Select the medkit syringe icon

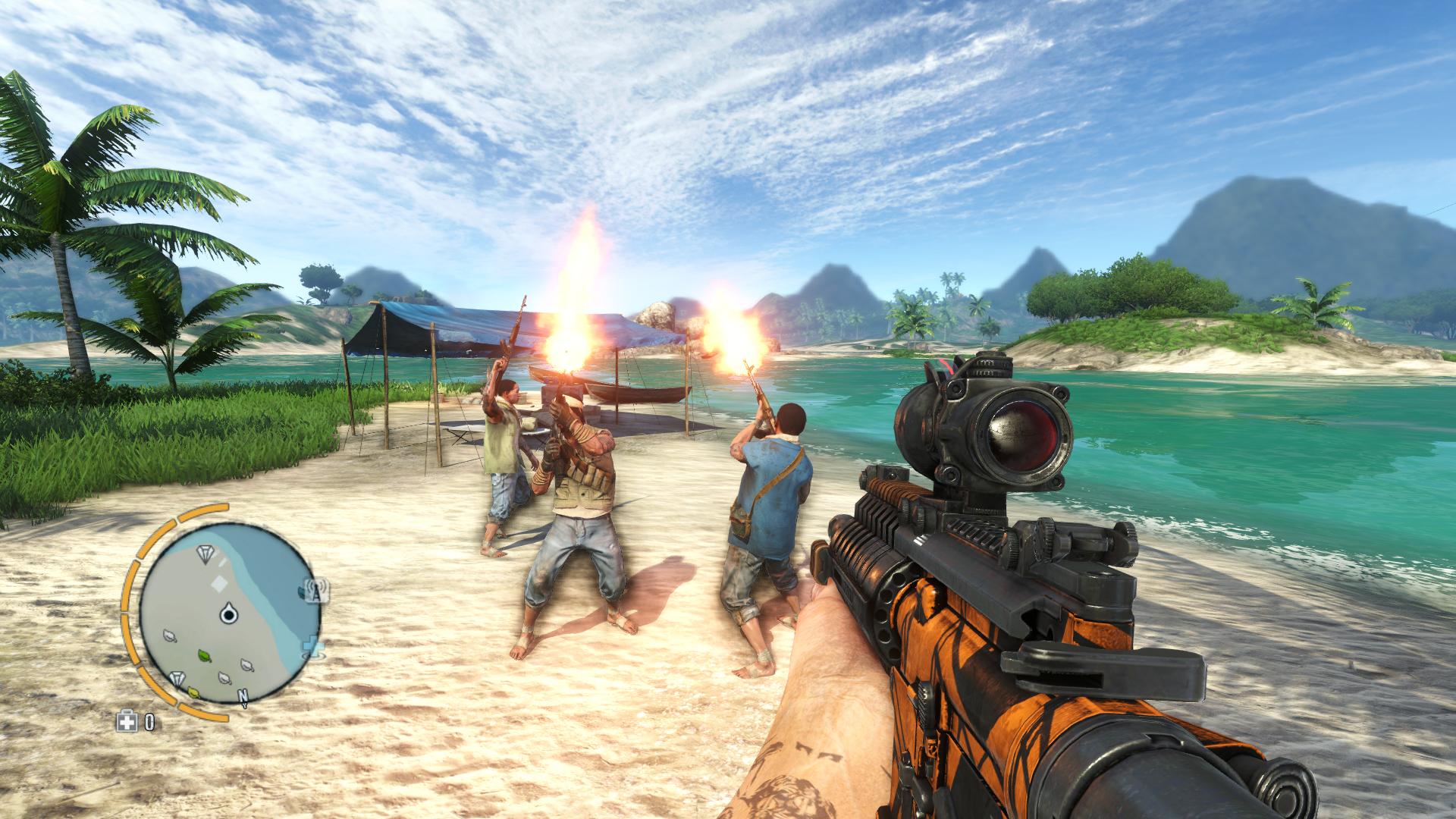click(x=126, y=721)
